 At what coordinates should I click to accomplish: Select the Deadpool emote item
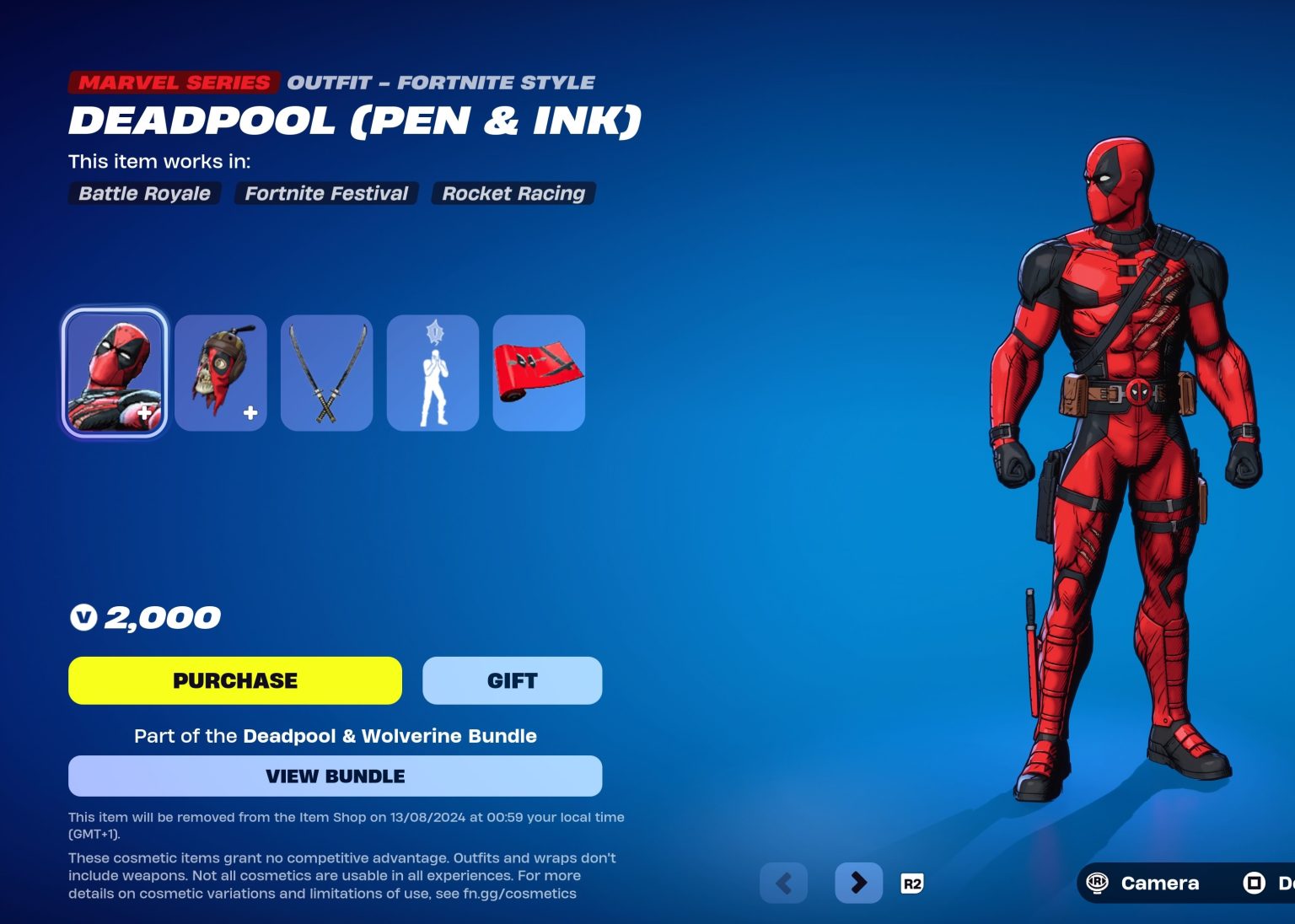(433, 372)
